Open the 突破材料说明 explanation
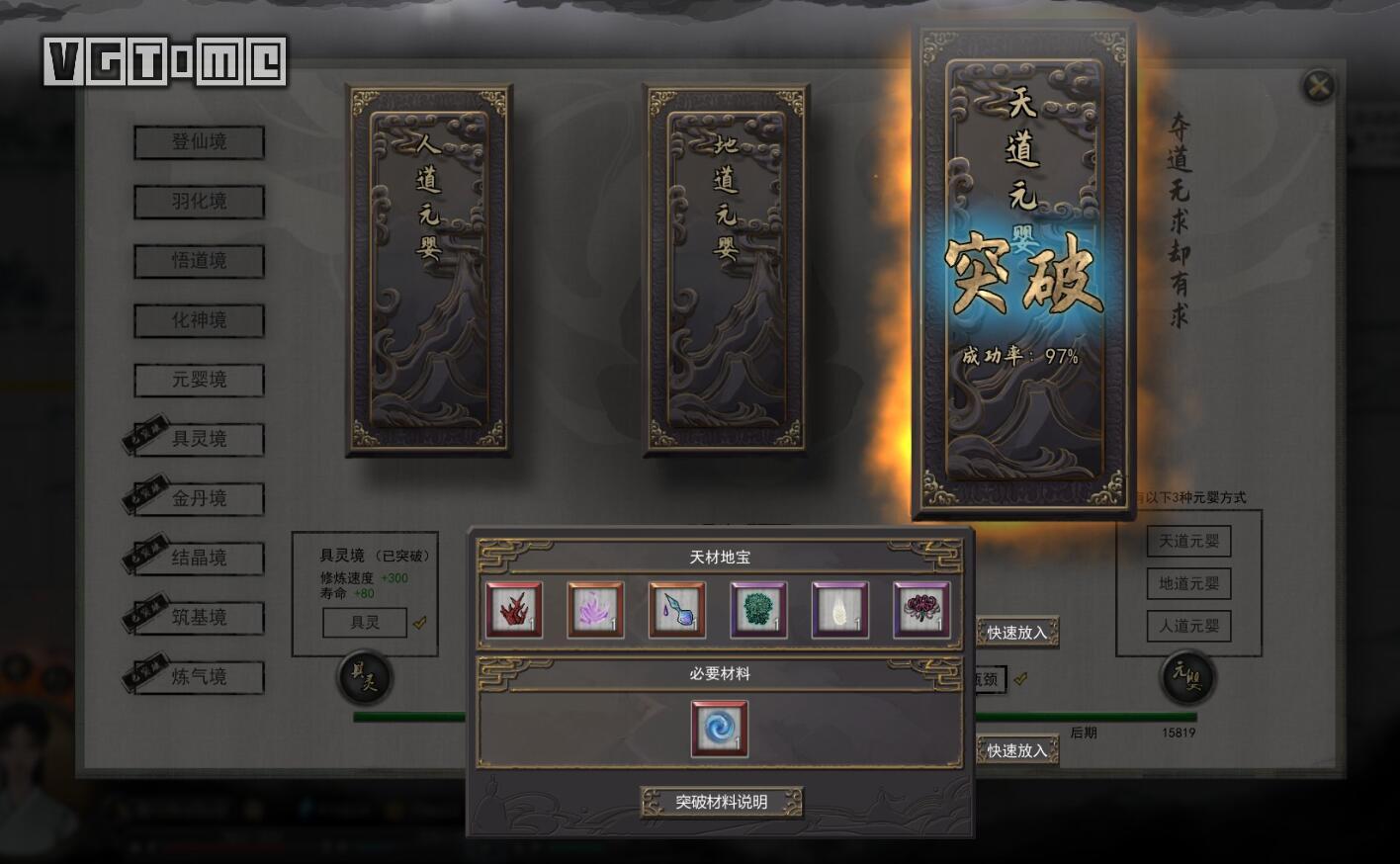1400x864 pixels. point(721,802)
